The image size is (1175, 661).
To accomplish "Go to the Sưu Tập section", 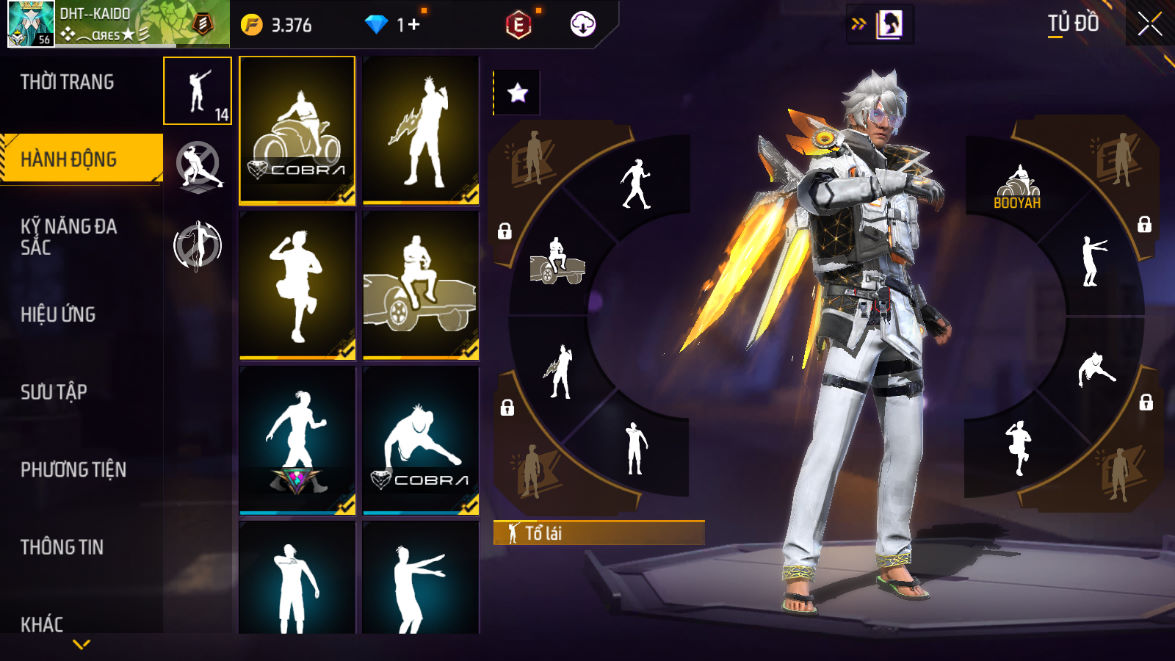I will pyautogui.click(x=54, y=391).
